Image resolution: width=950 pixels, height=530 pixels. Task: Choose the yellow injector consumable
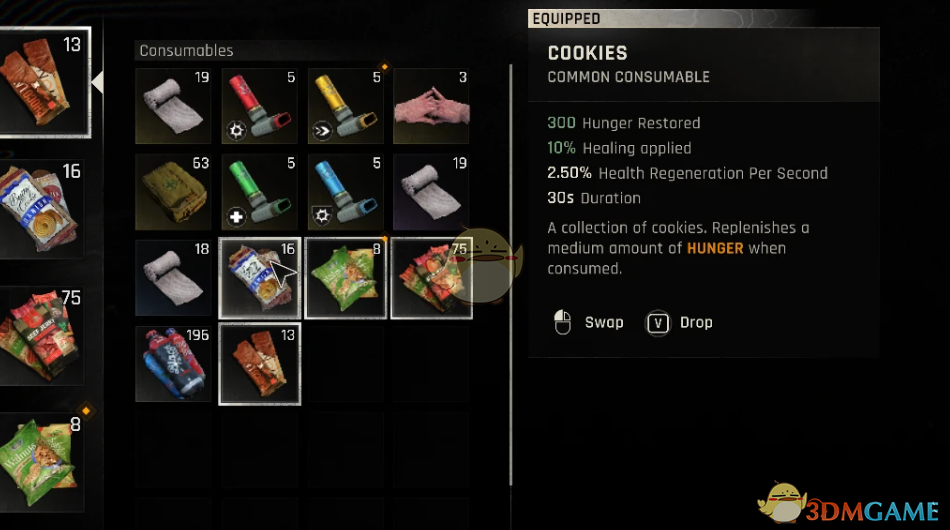[x=345, y=107]
